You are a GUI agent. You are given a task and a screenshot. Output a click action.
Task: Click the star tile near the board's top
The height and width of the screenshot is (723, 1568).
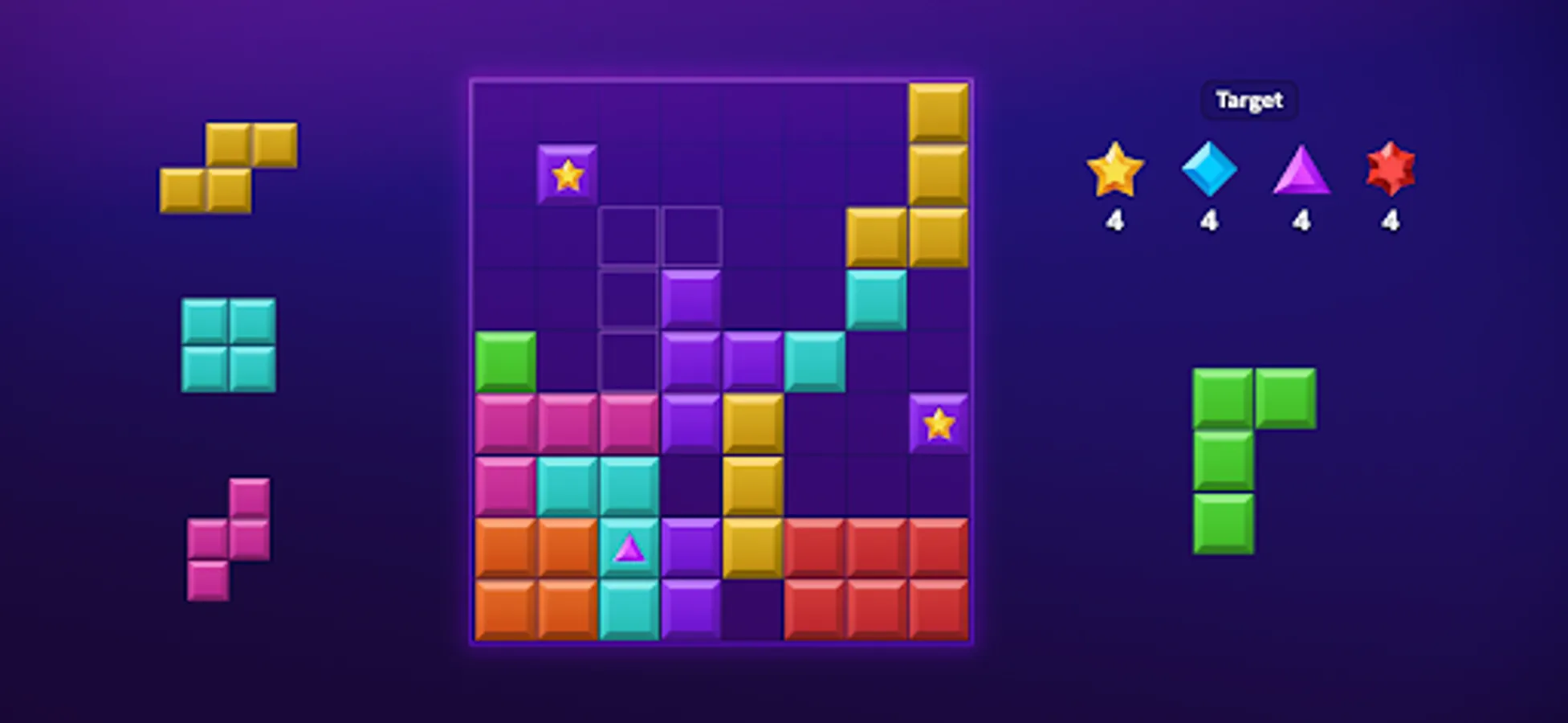coord(568,174)
